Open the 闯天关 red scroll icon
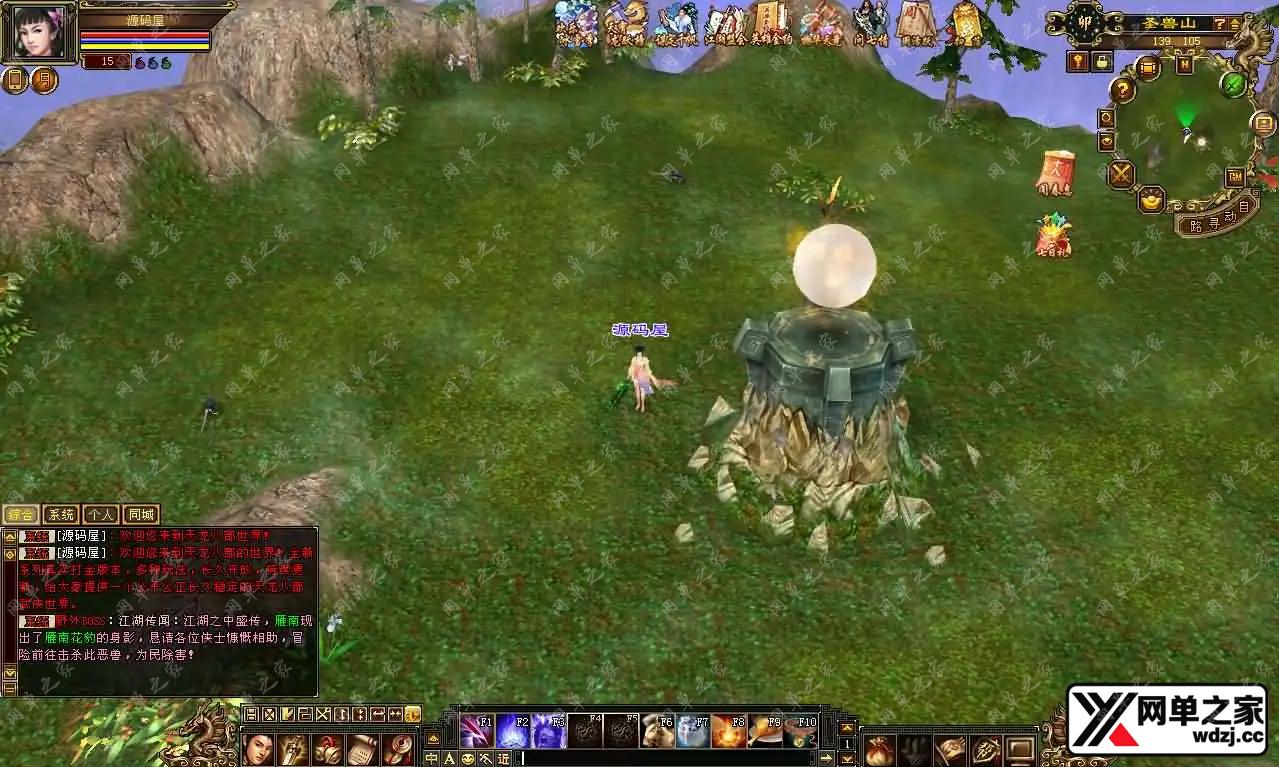This screenshot has height=767, width=1279. [1055, 173]
